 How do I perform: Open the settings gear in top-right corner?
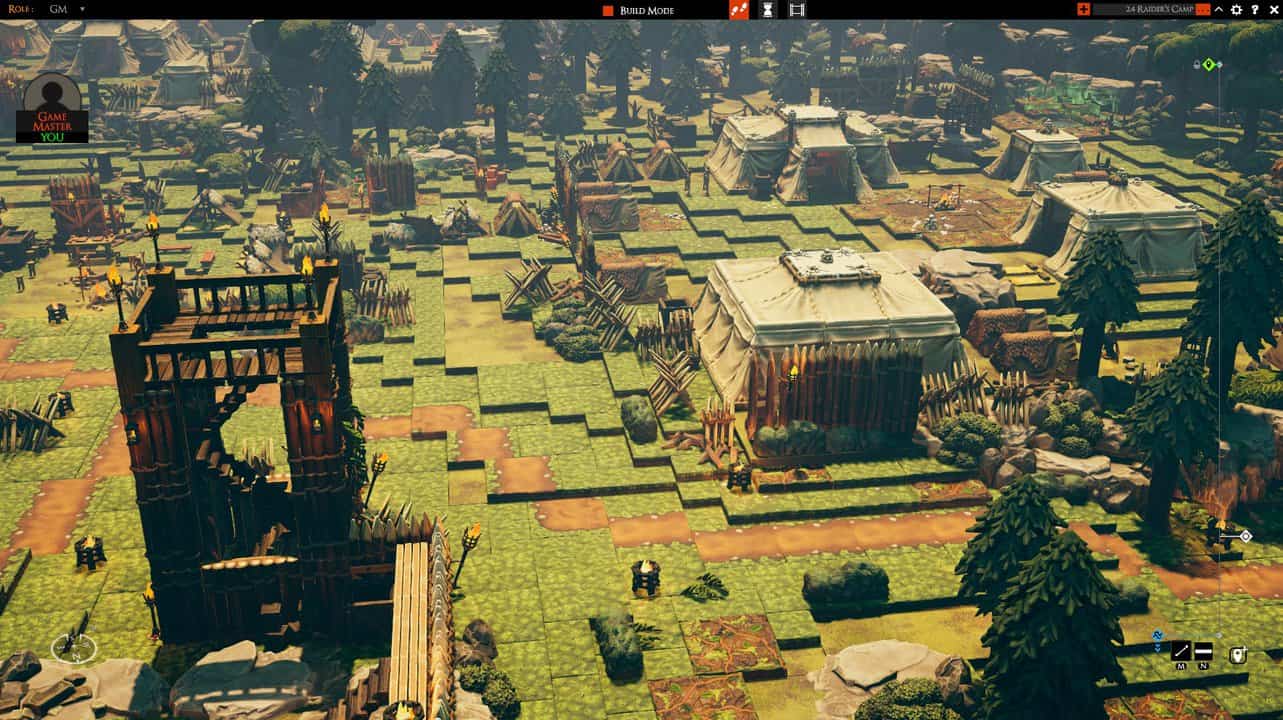(1237, 10)
